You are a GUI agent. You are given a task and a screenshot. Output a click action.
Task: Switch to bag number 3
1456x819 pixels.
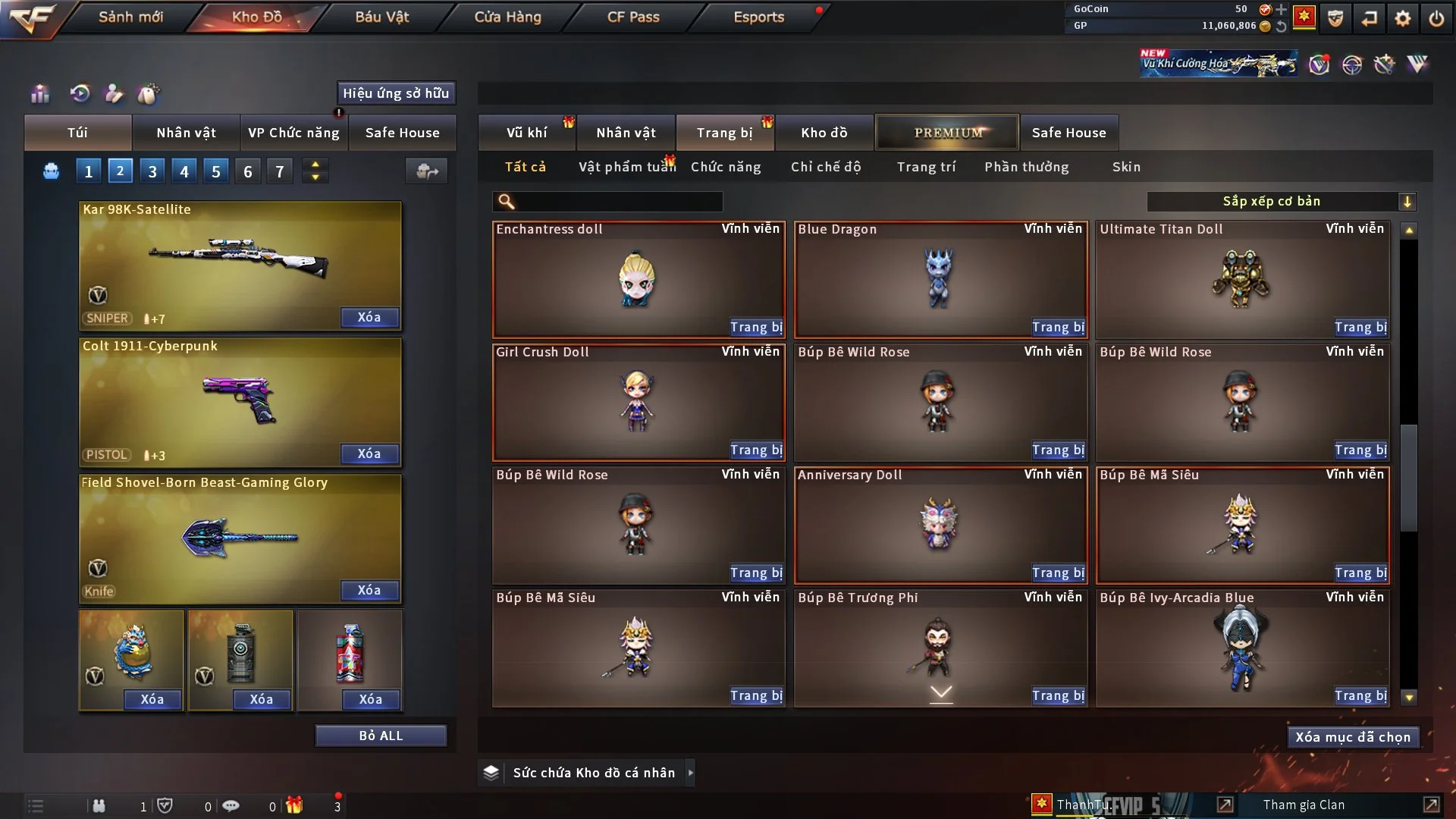[x=152, y=171]
